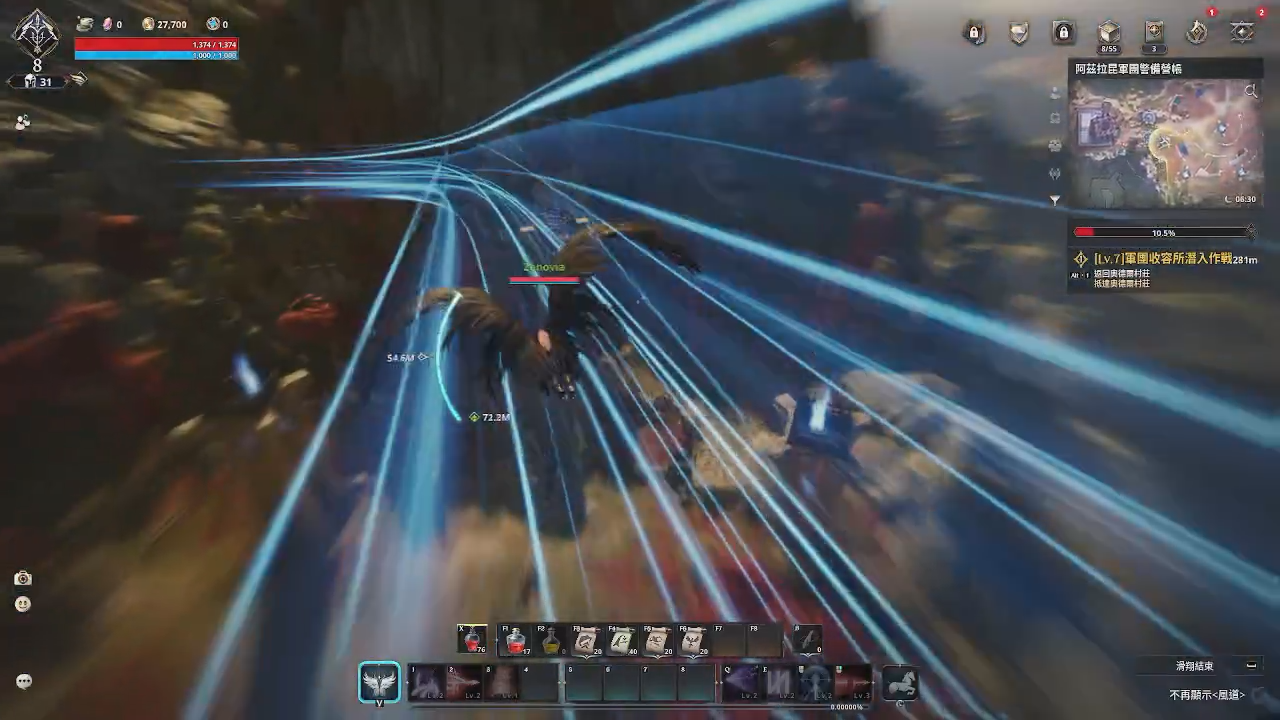Open the character menu with notification badge 1
This screenshot has height=720, width=1280.
click(x=1195, y=32)
